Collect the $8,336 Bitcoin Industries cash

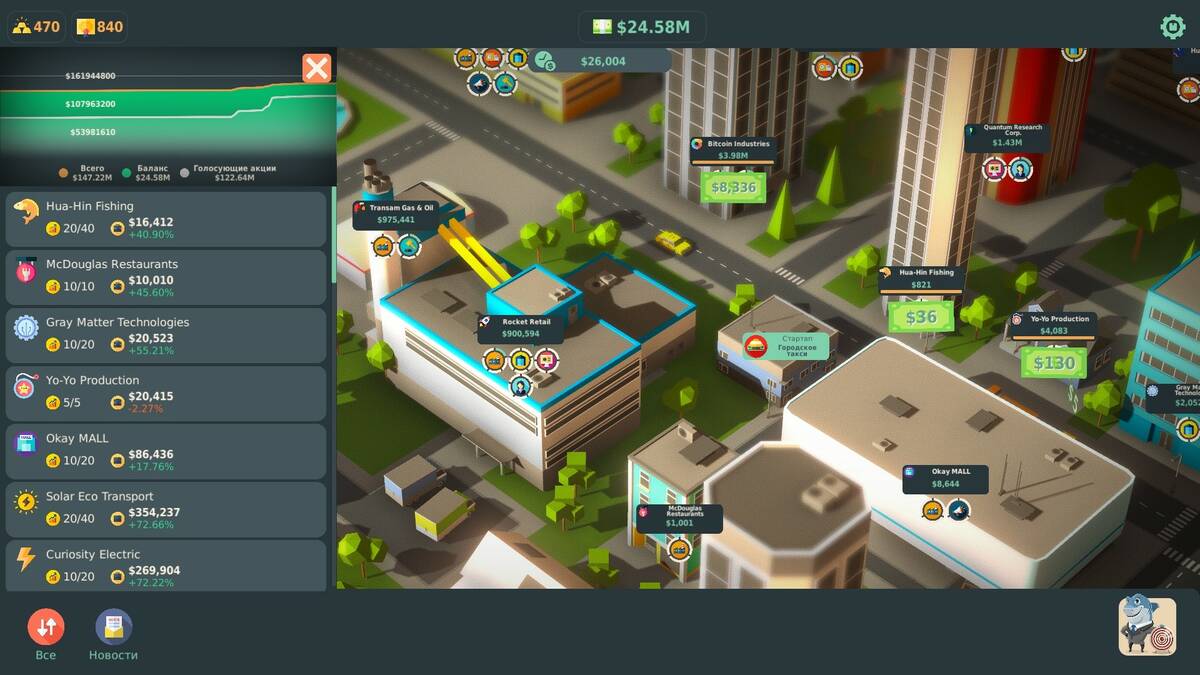pyautogui.click(x=733, y=187)
